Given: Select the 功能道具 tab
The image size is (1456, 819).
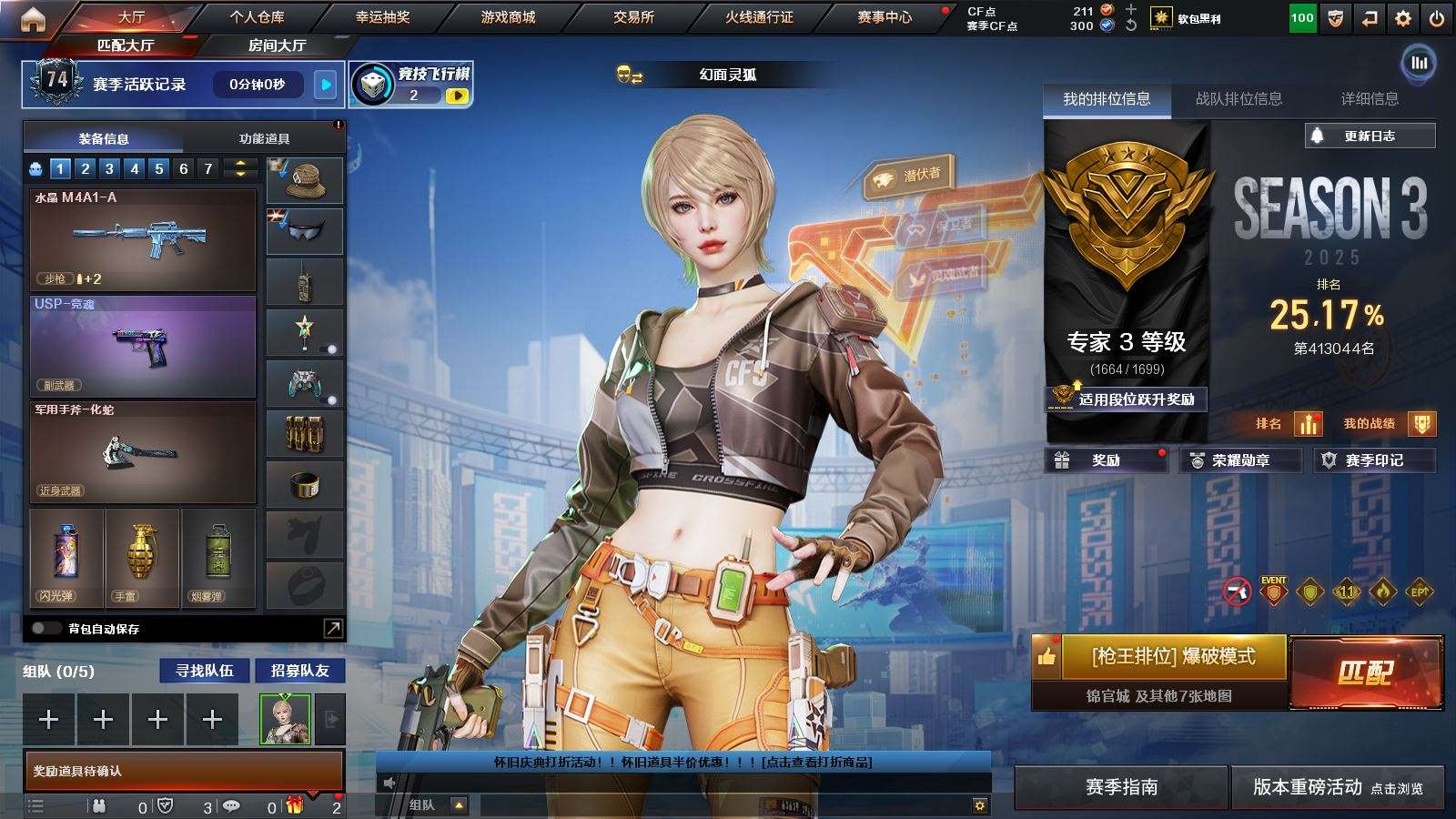Looking at the screenshot, I should (x=264, y=138).
